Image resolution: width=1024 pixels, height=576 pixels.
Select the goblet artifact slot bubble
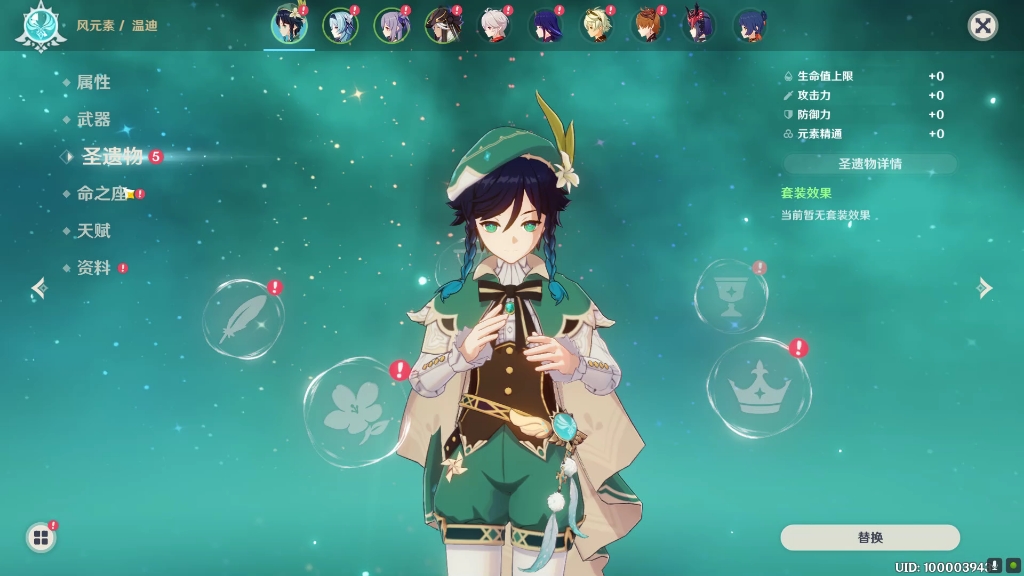(731, 296)
